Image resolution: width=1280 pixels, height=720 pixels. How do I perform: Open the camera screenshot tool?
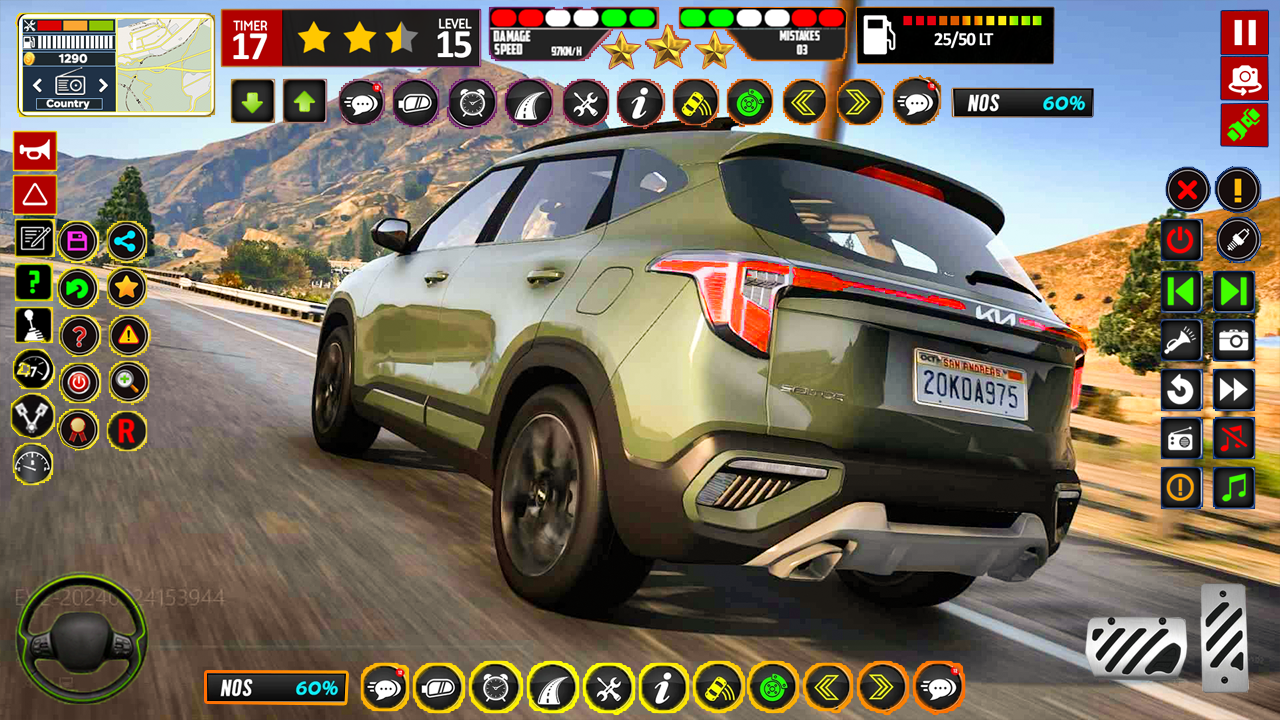[1233, 339]
